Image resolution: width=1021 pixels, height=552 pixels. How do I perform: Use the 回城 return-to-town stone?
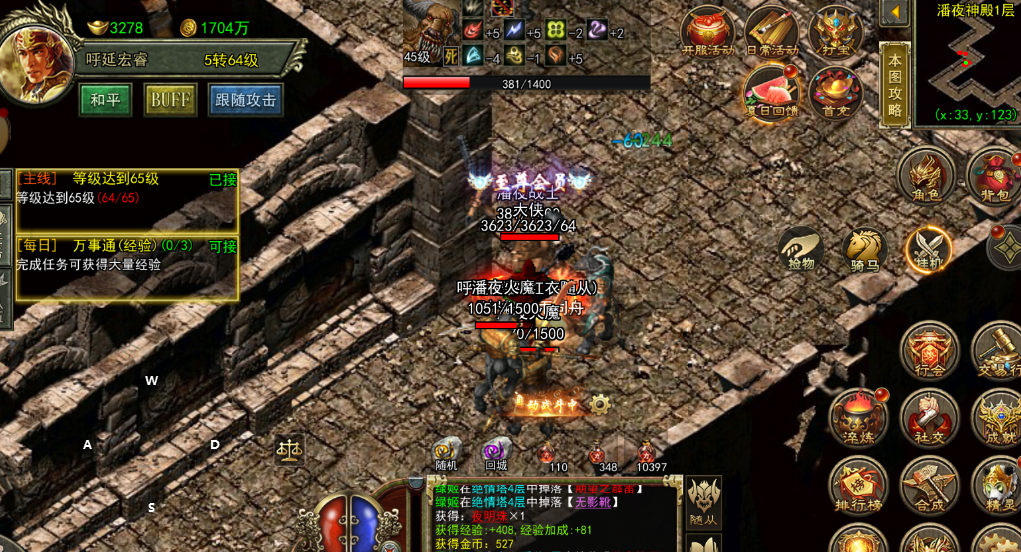pyautogui.click(x=496, y=452)
